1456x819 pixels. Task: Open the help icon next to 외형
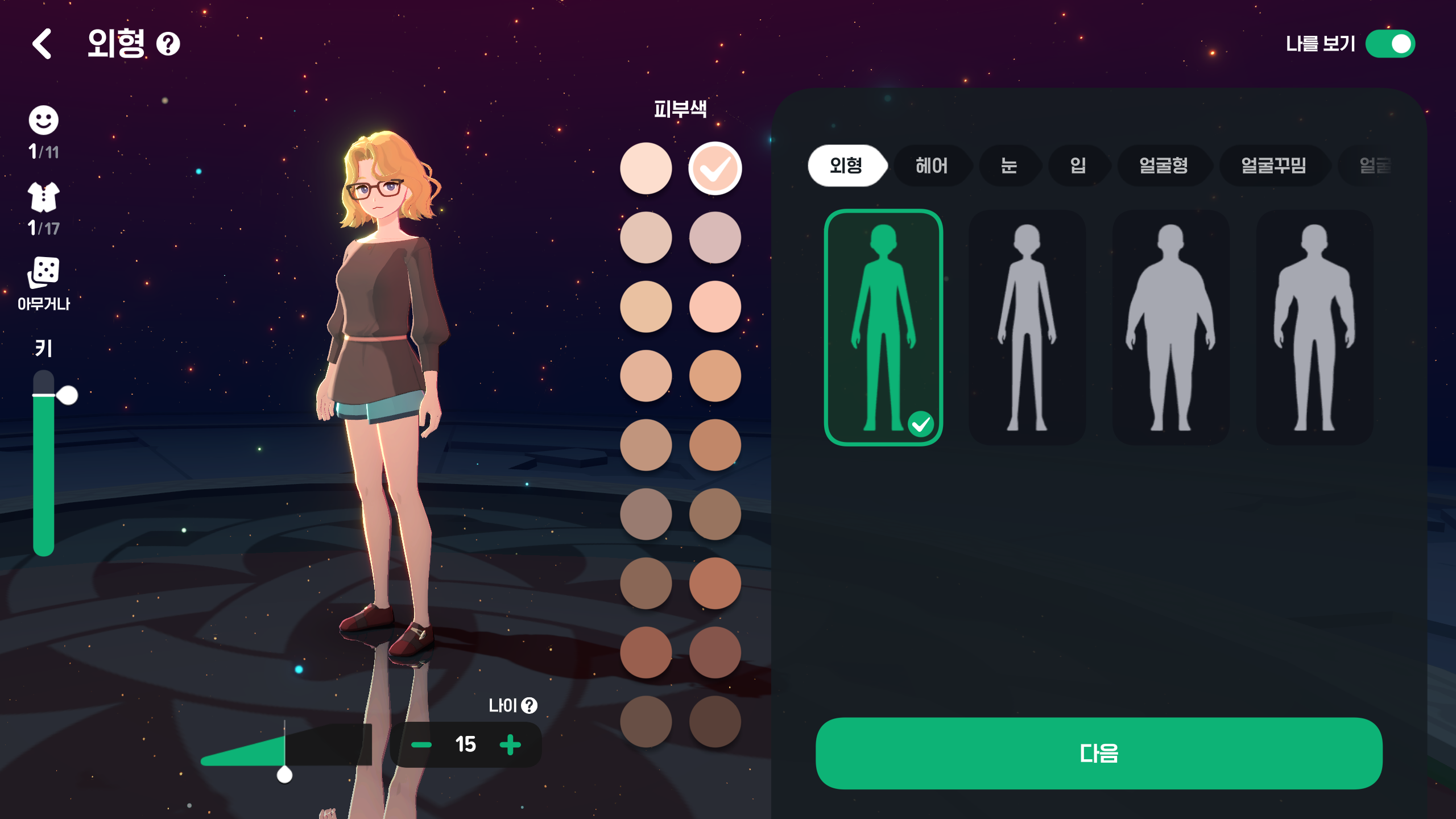click(168, 44)
